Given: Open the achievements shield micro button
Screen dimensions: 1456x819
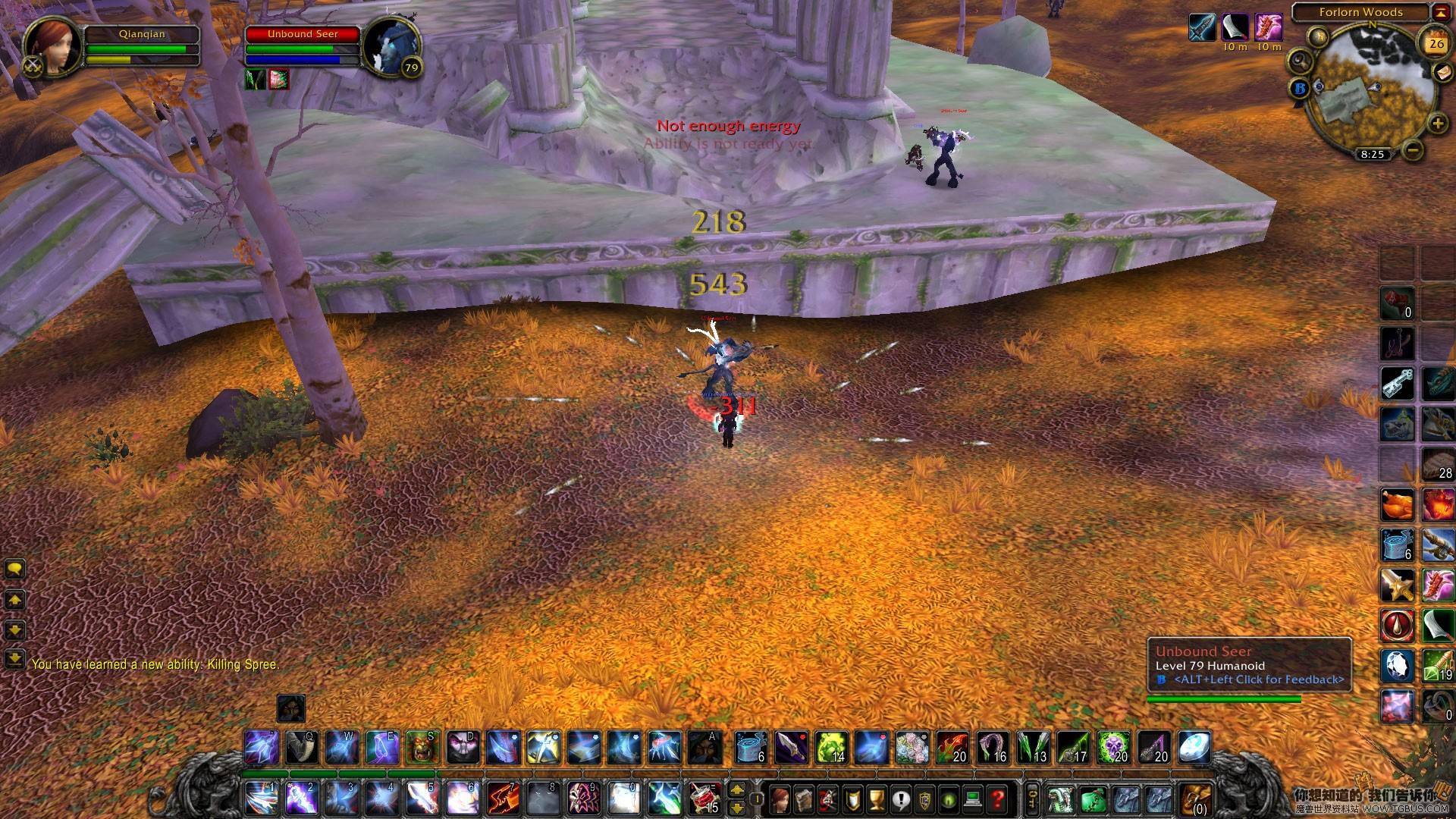Looking at the screenshot, I should pyautogui.click(x=852, y=799).
